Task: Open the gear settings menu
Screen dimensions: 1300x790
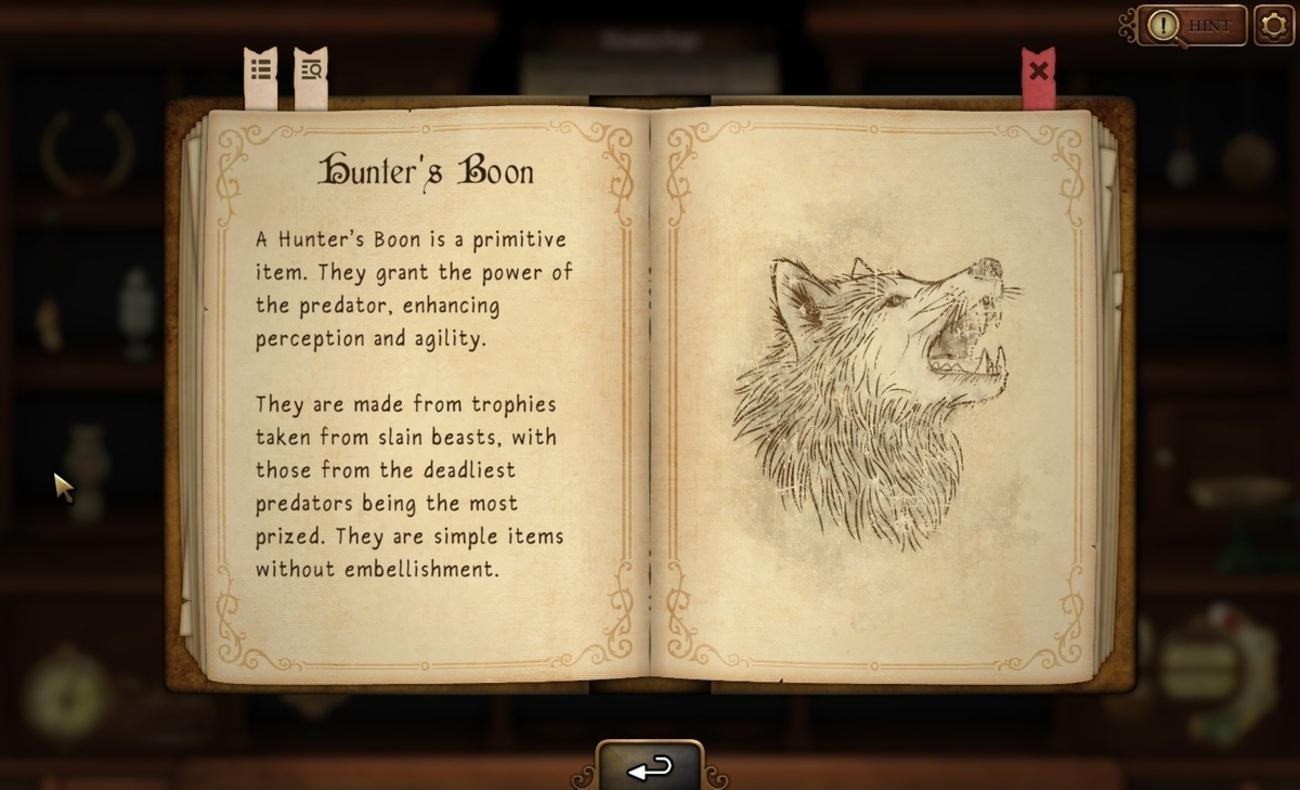Action: click(1273, 26)
